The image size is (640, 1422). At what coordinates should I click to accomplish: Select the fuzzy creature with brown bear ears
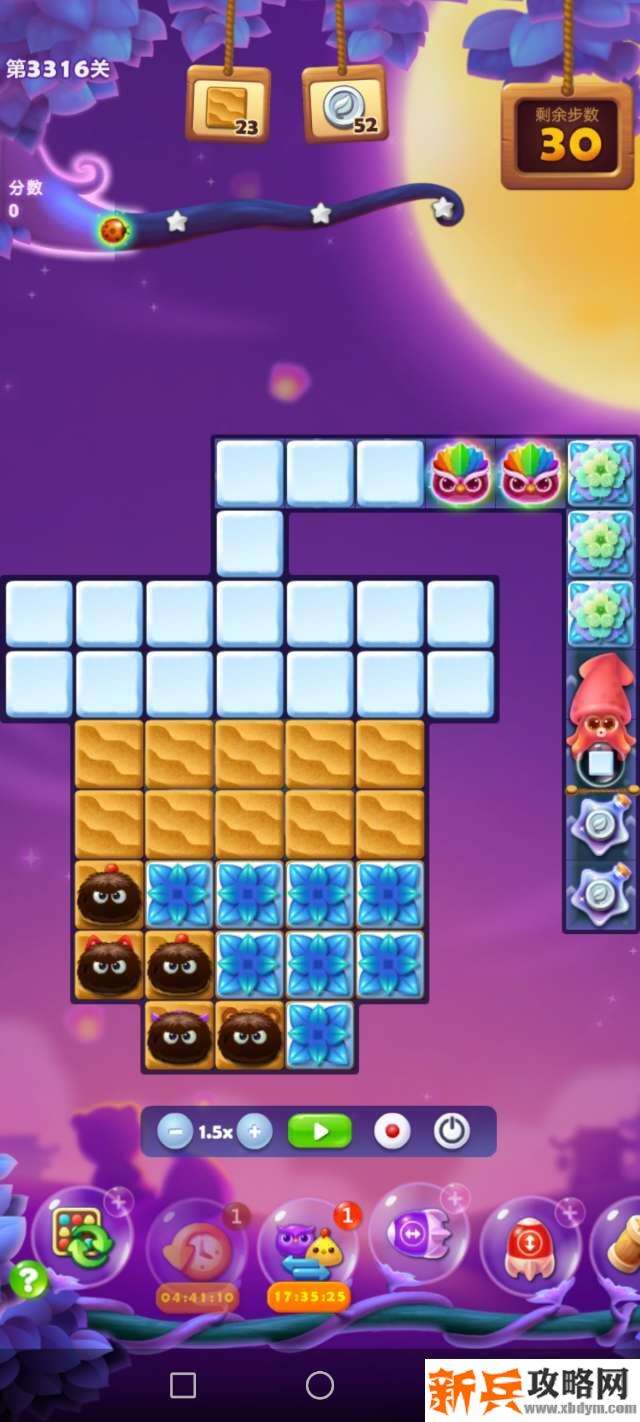(250, 1035)
